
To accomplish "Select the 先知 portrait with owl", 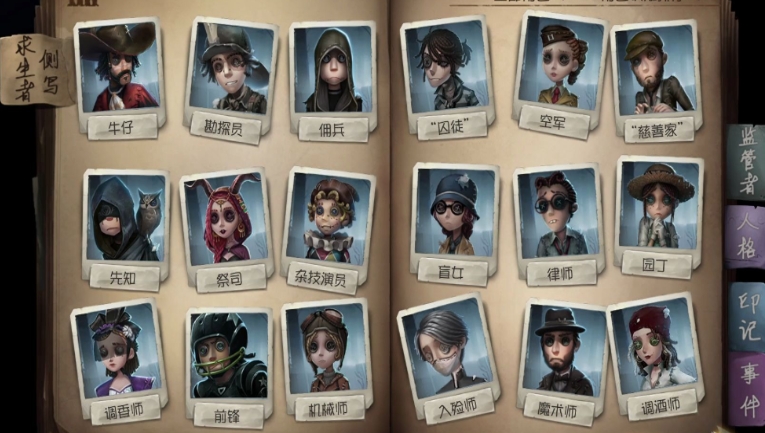I will (124, 222).
